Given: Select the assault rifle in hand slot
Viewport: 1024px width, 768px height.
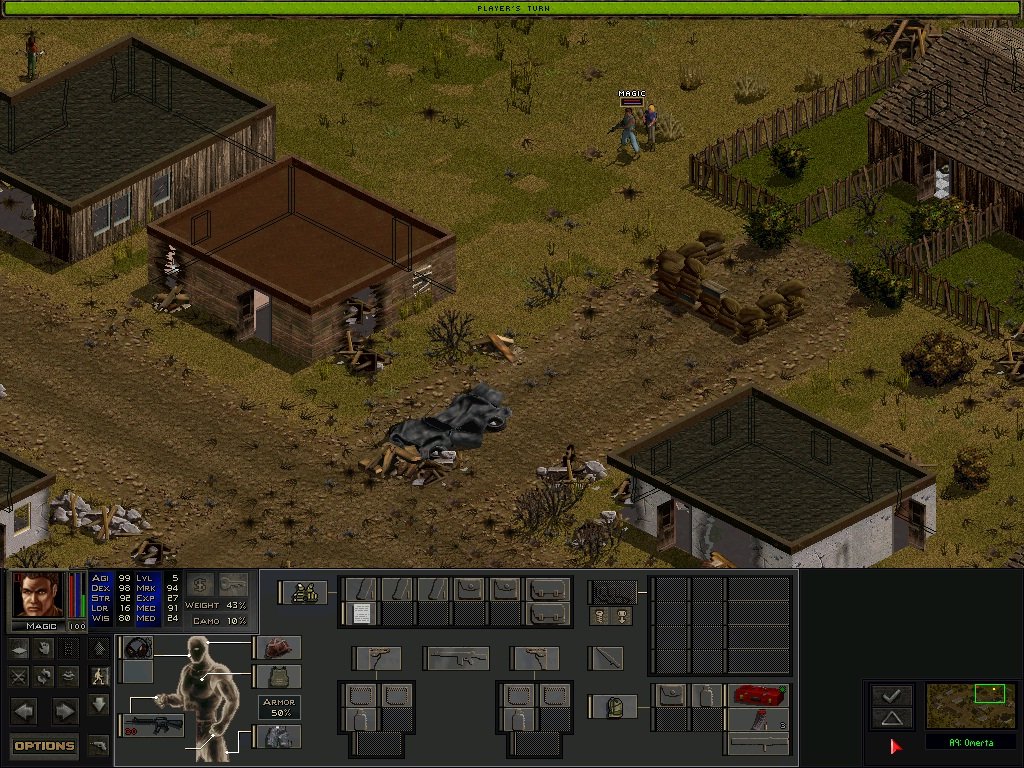Looking at the screenshot, I should [x=153, y=725].
